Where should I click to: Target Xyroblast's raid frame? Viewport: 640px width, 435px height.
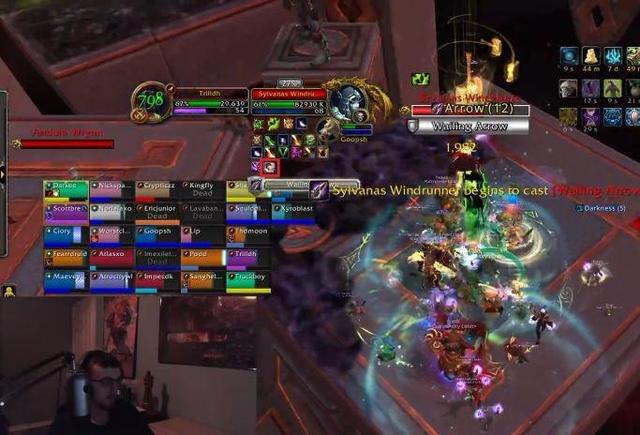[292, 211]
